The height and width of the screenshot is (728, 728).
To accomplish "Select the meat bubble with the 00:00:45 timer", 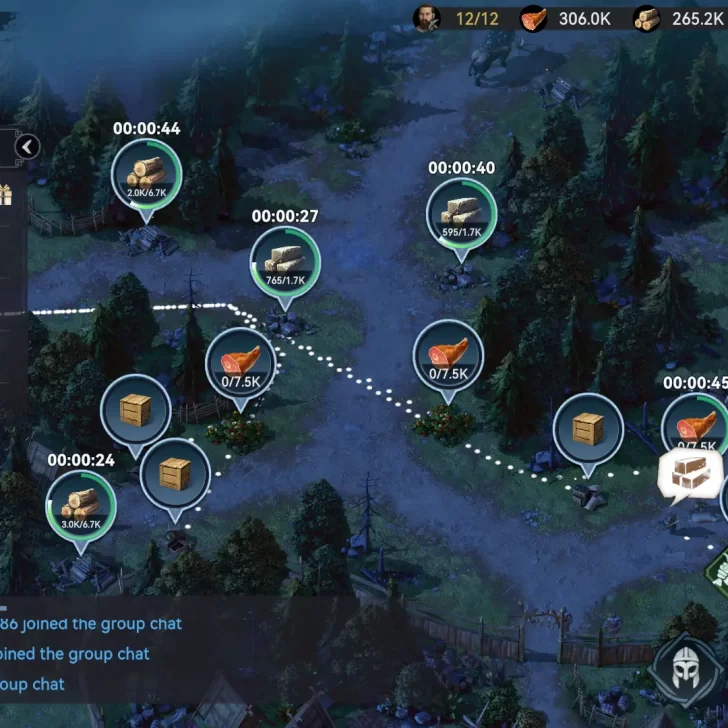I will click(x=697, y=426).
